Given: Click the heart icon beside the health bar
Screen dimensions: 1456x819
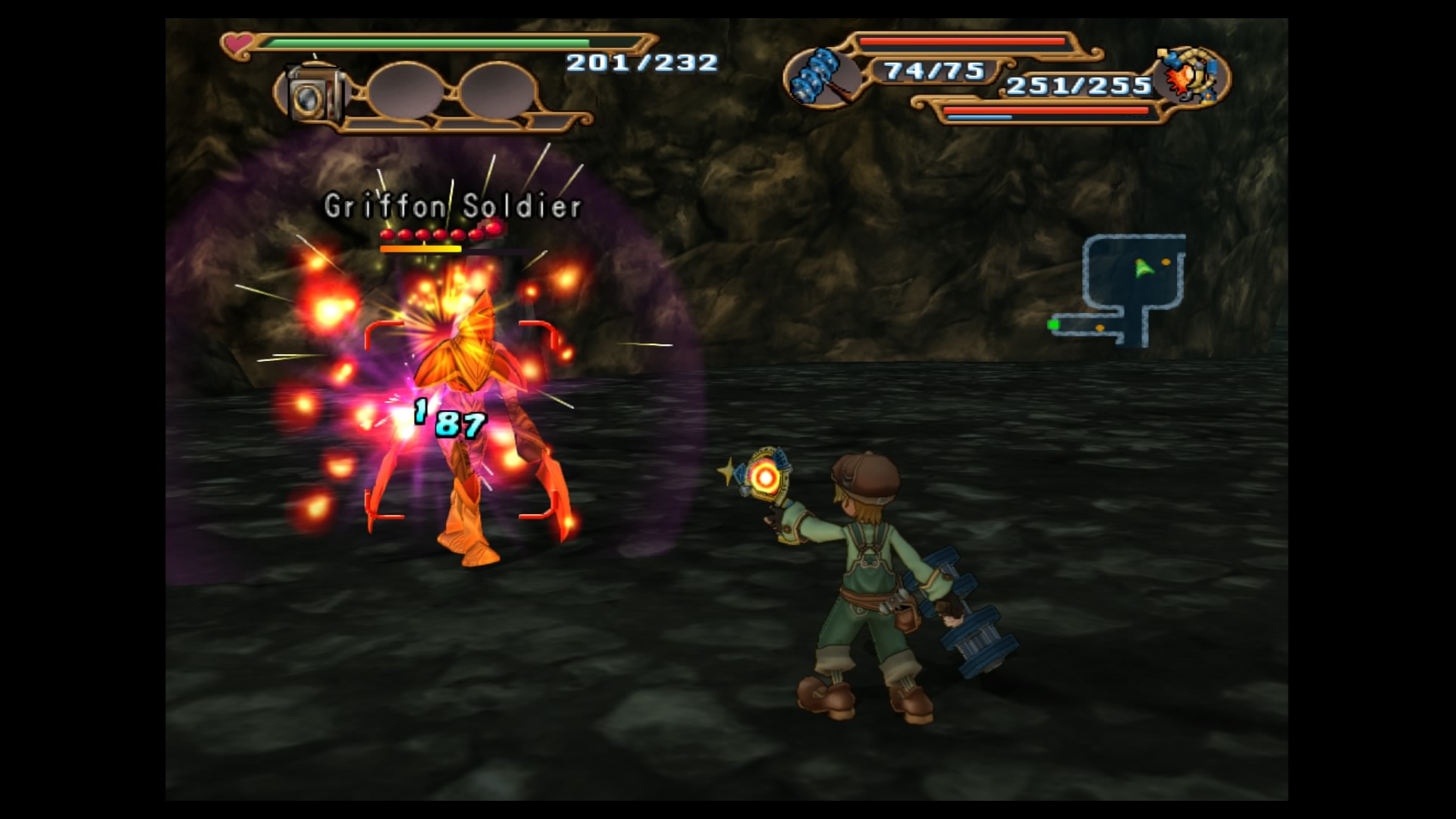Looking at the screenshot, I should [x=236, y=45].
